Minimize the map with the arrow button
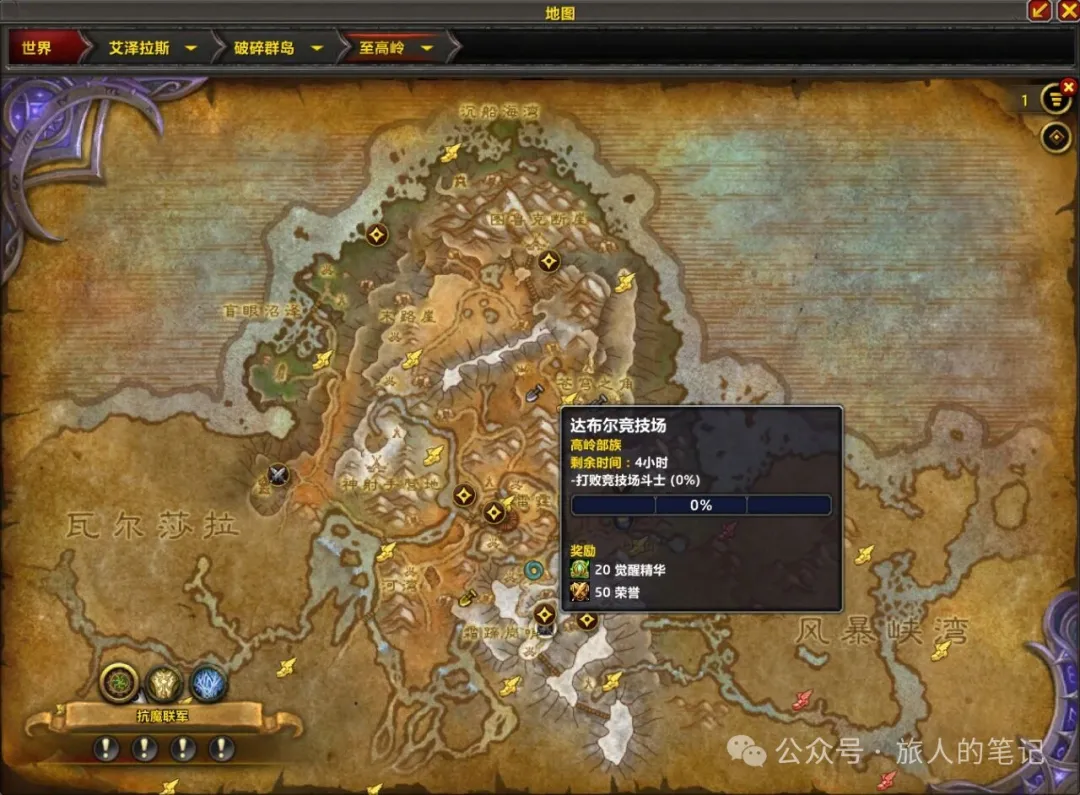This screenshot has height=795, width=1080. click(x=1040, y=11)
